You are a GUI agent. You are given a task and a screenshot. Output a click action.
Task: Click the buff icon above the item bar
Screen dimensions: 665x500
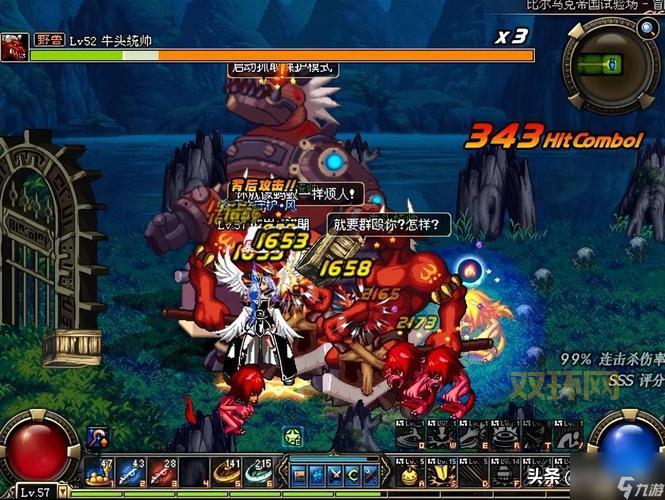(x=99, y=436)
